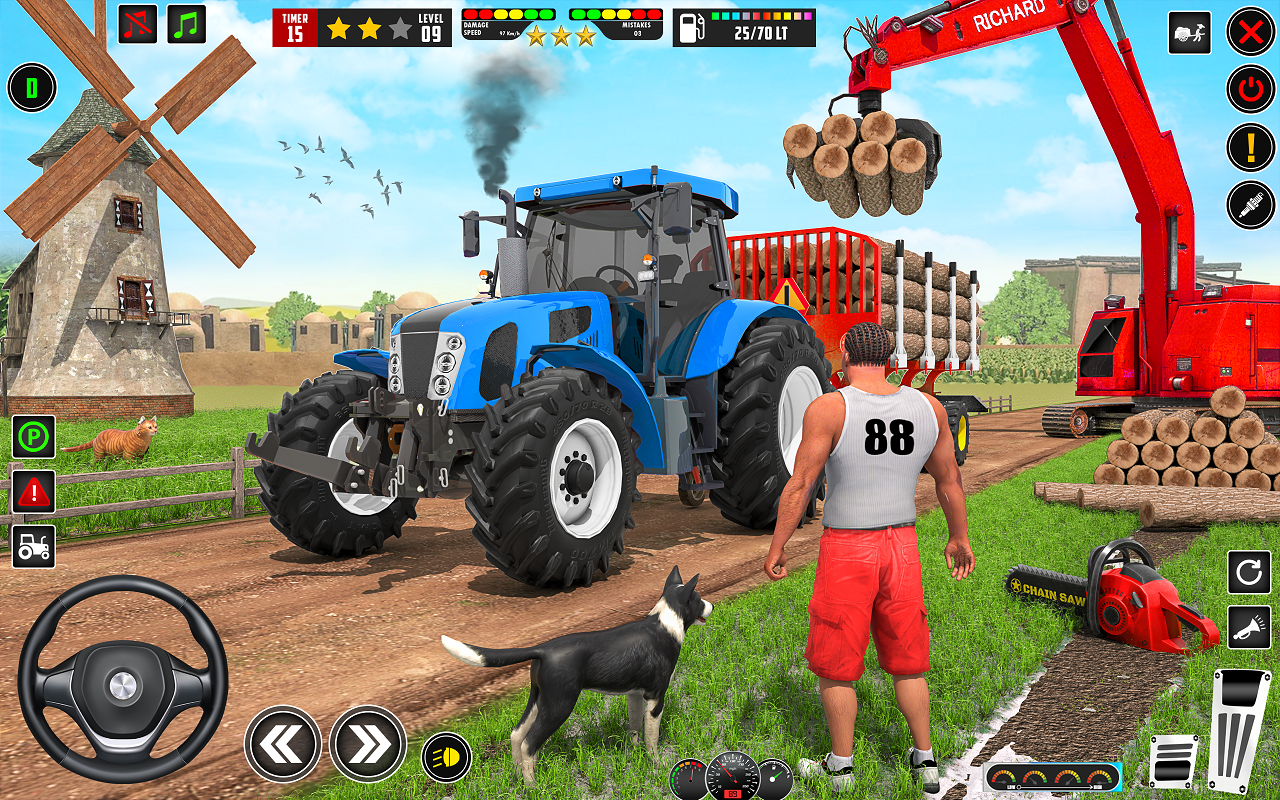Select the white tractor icon button

34,546
